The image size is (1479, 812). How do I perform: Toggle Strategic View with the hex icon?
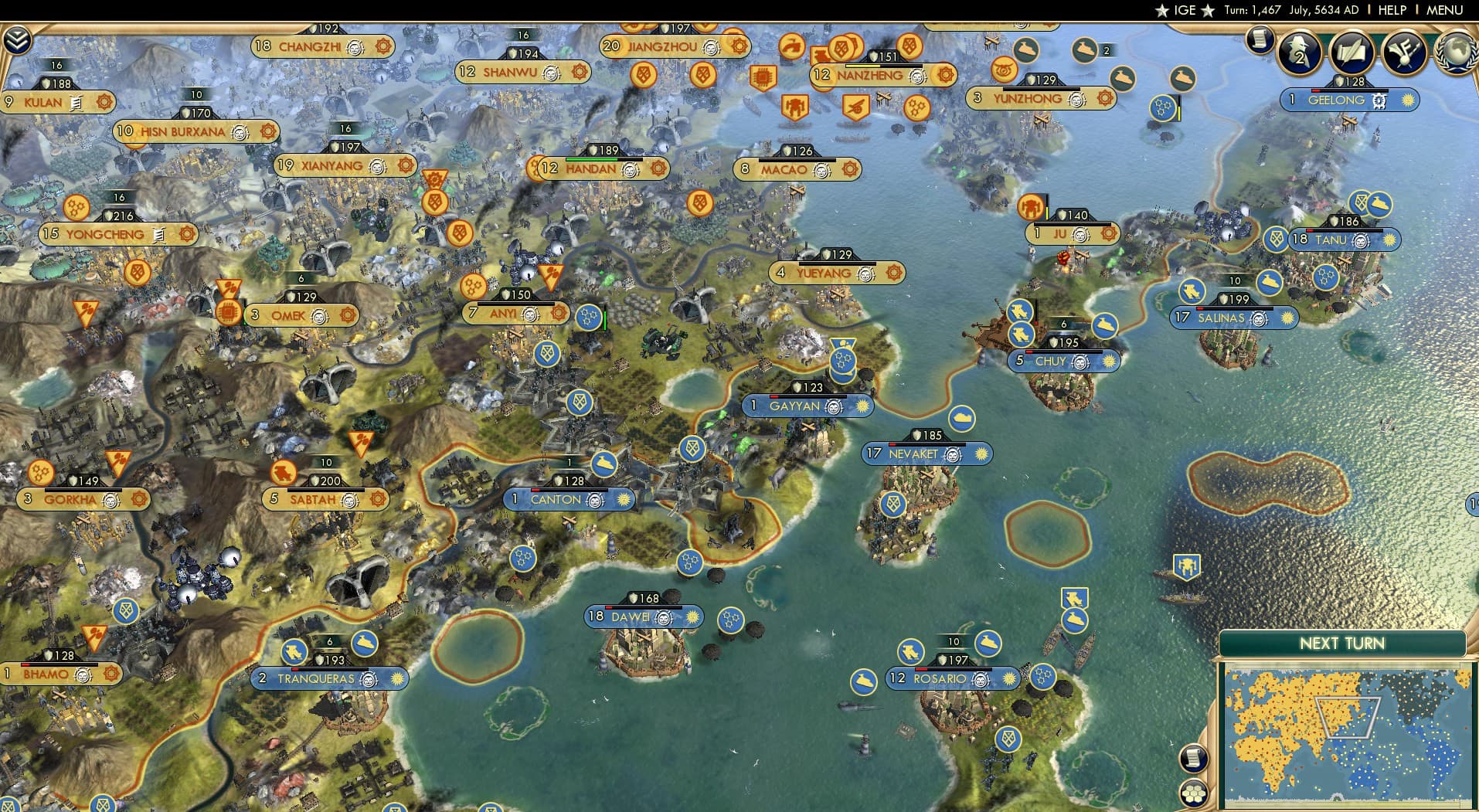(1193, 793)
